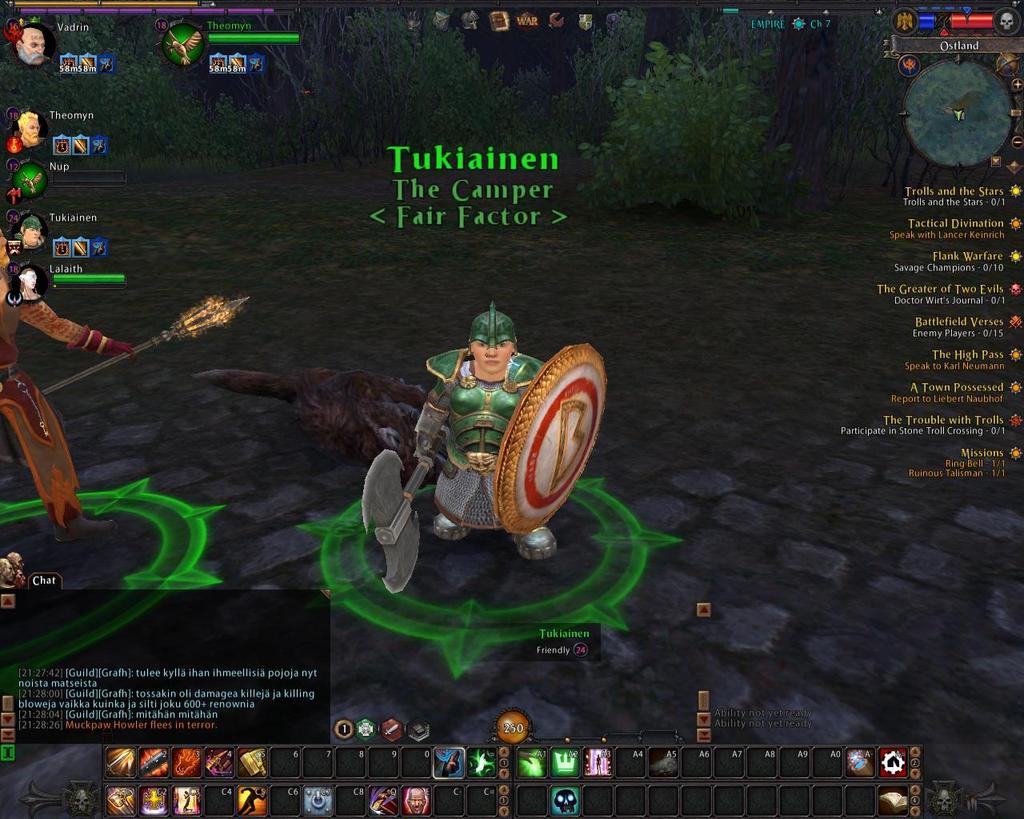Open the Tome of Knowledge book icon
This screenshot has height=819, width=1024.
[x=499, y=20]
